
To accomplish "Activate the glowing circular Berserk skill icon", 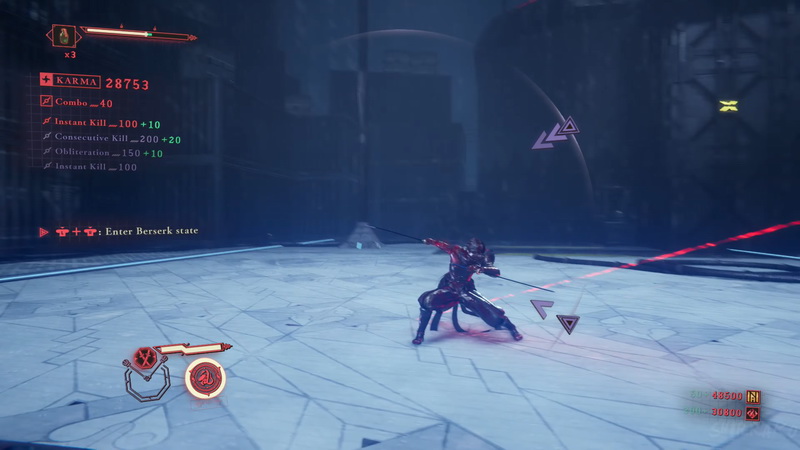I will 205,377.
